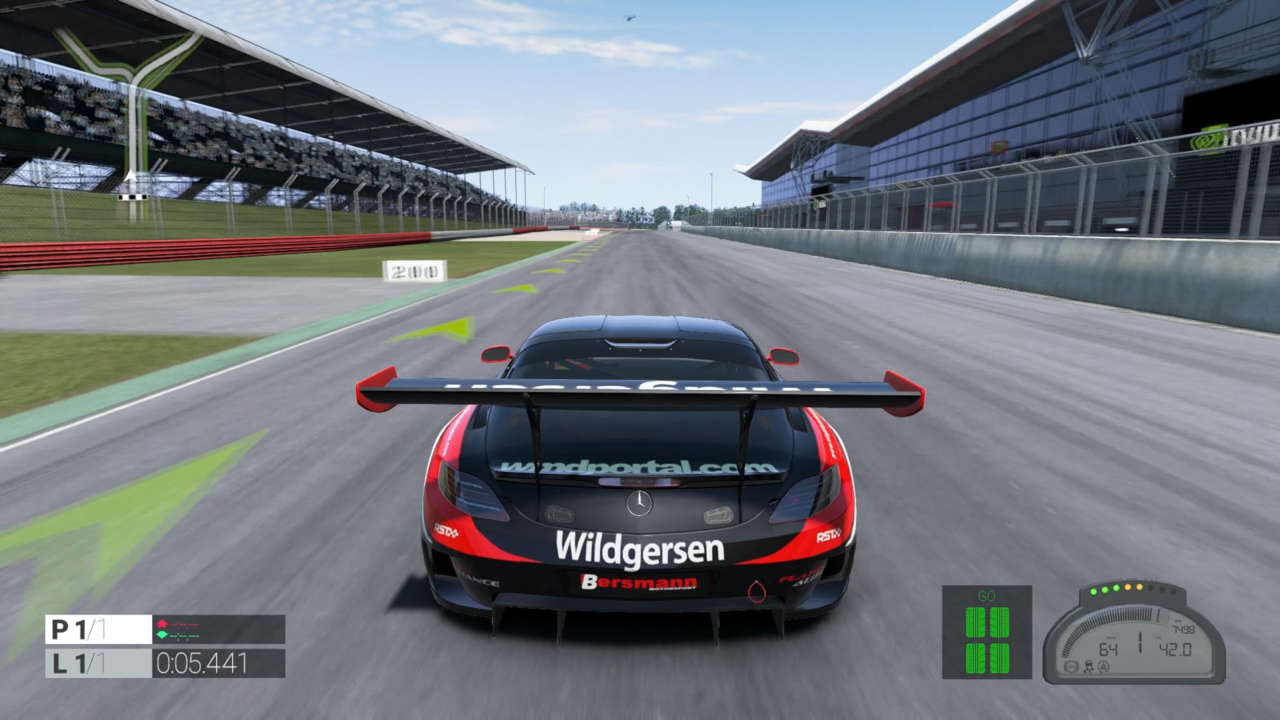Image resolution: width=1280 pixels, height=720 pixels.
Task: Click the rev shift lights strip
Action: 1132,589
